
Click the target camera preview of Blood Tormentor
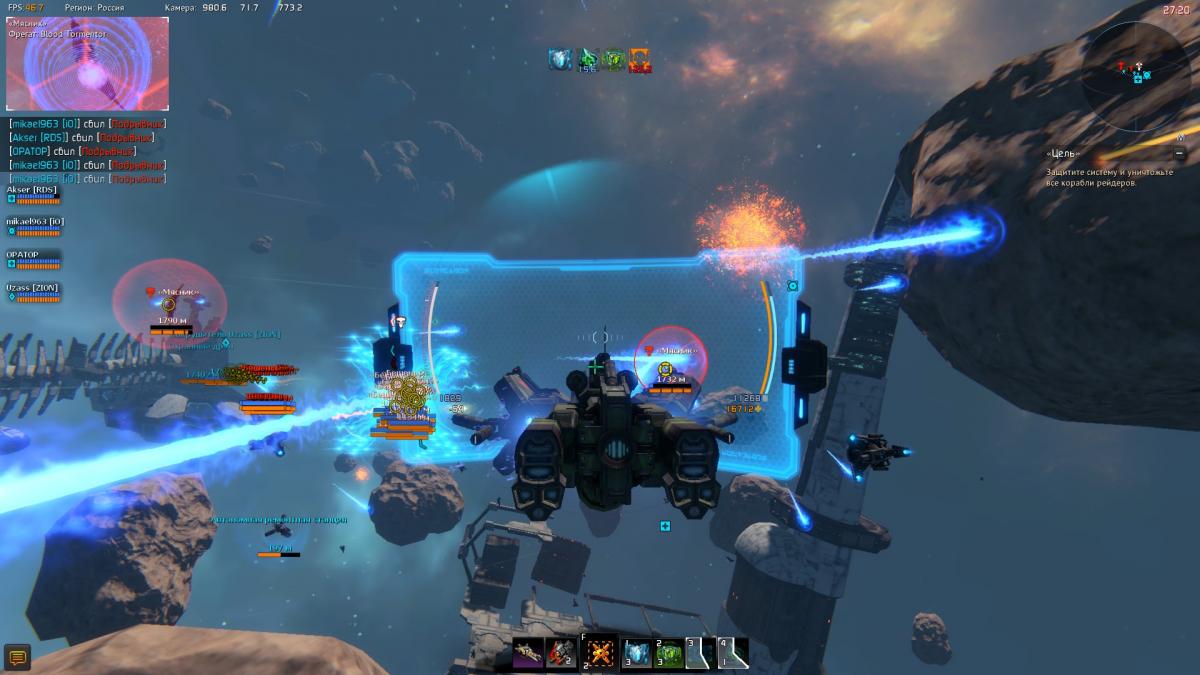click(88, 63)
